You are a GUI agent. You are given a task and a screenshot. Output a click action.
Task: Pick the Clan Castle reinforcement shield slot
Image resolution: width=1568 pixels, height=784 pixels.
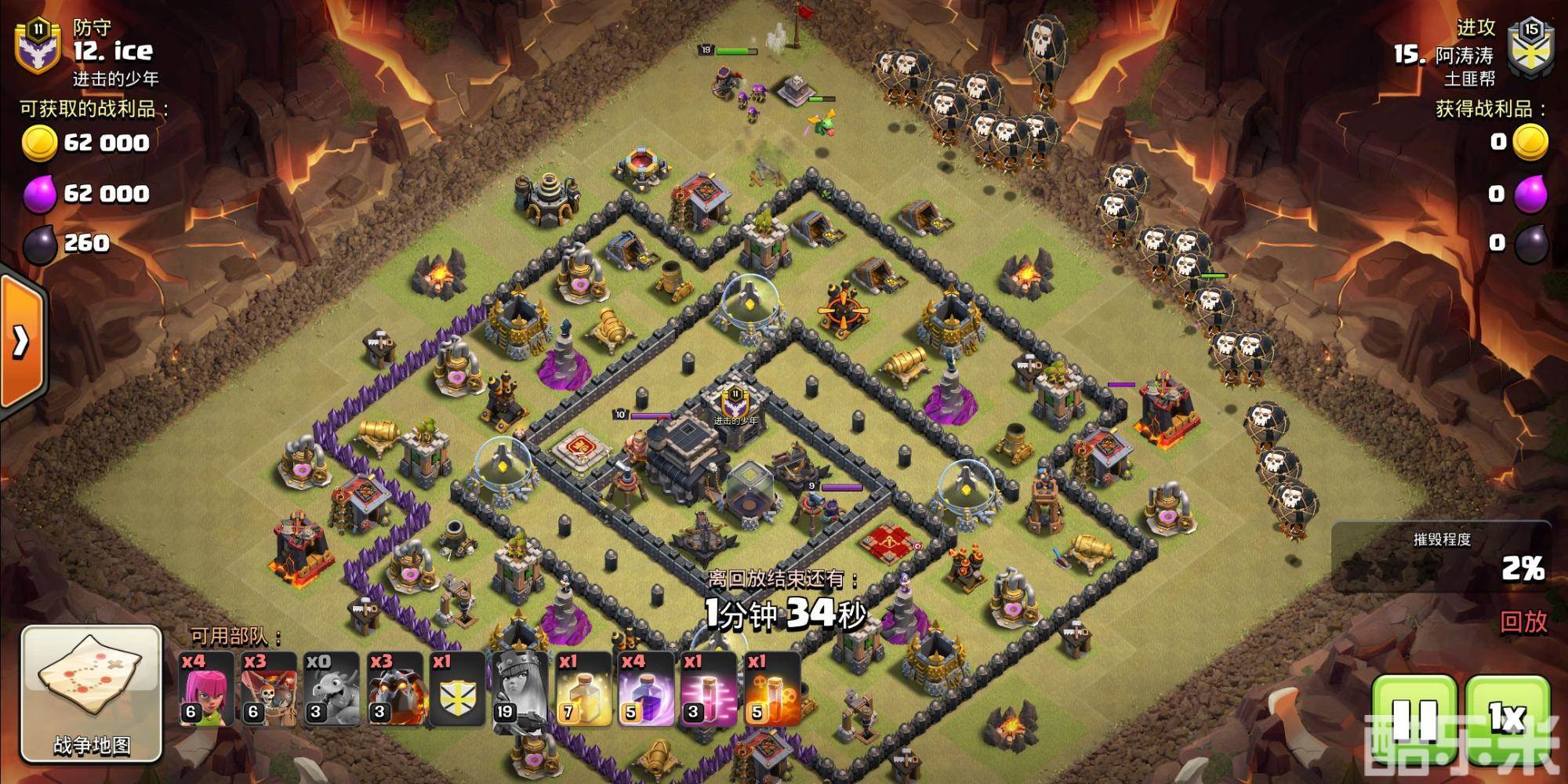pos(458,689)
